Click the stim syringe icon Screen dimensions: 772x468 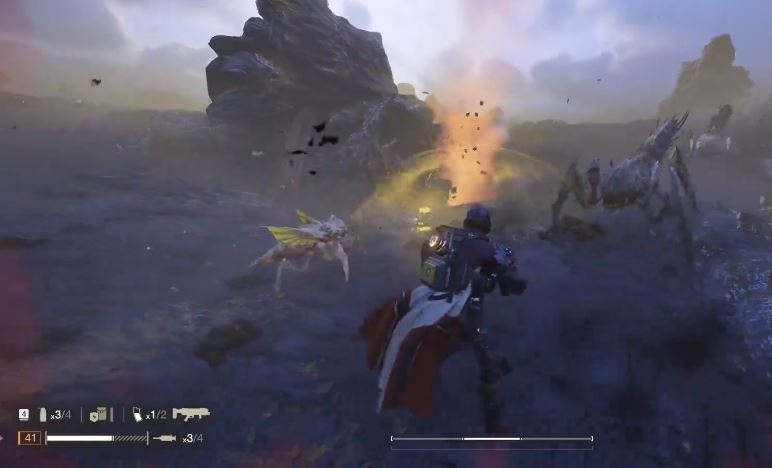(x=165, y=438)
